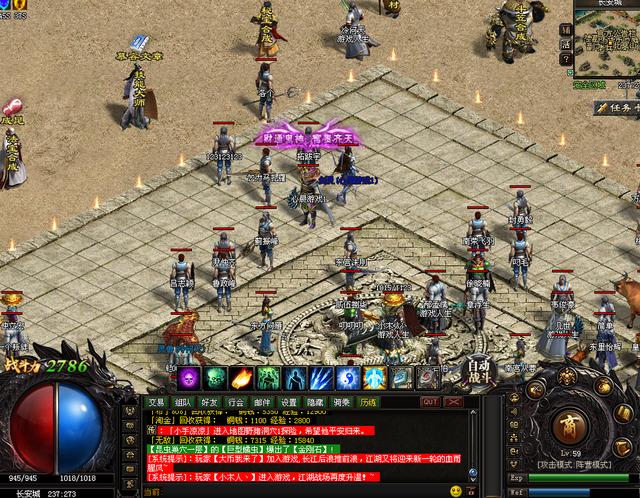The width and height of the screenshot is (640, 498).
Task: Activate the purple skull skill
Action: pos(189,378)
